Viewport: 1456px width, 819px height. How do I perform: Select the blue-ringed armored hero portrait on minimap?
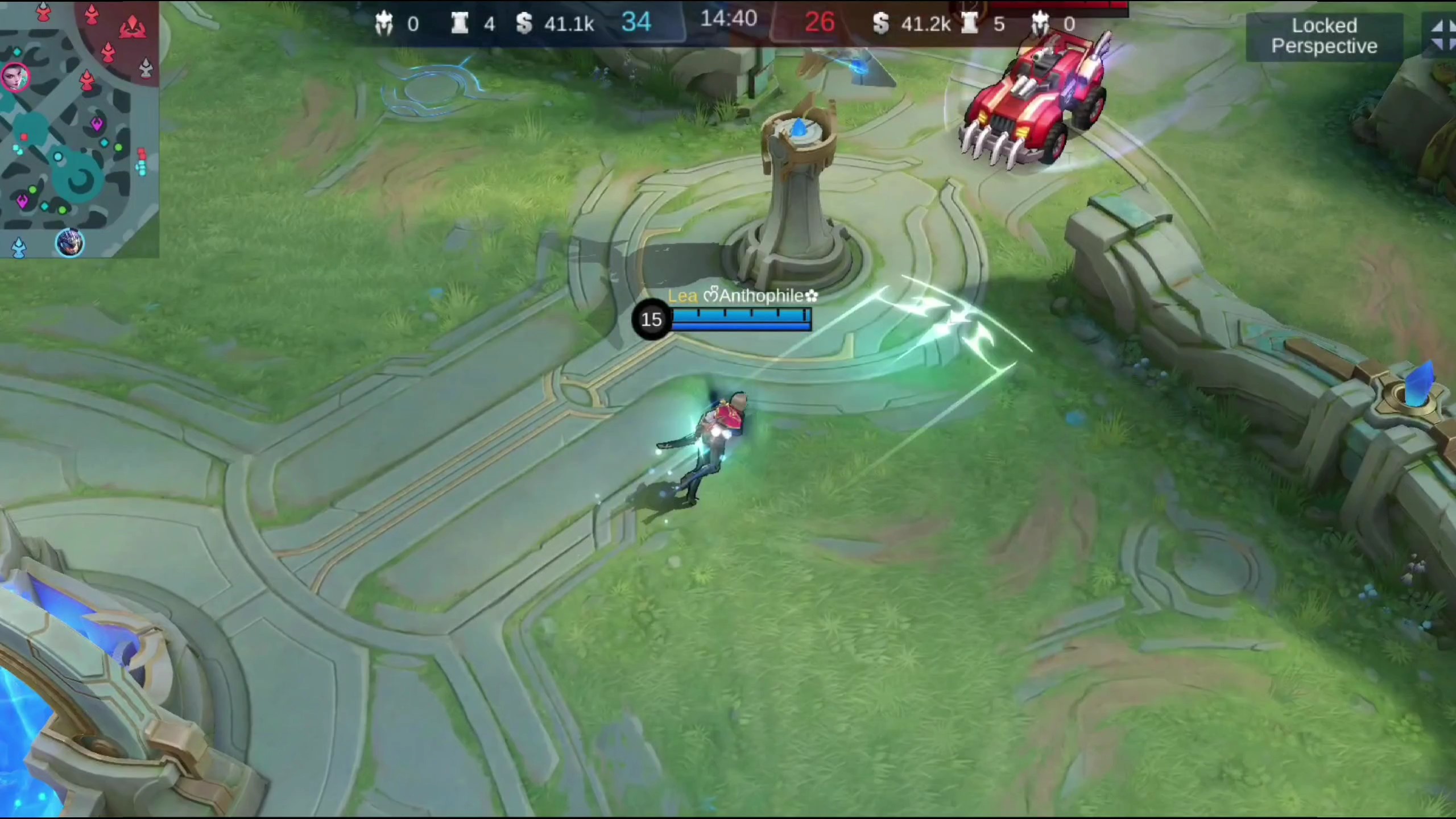click(69, 243)
